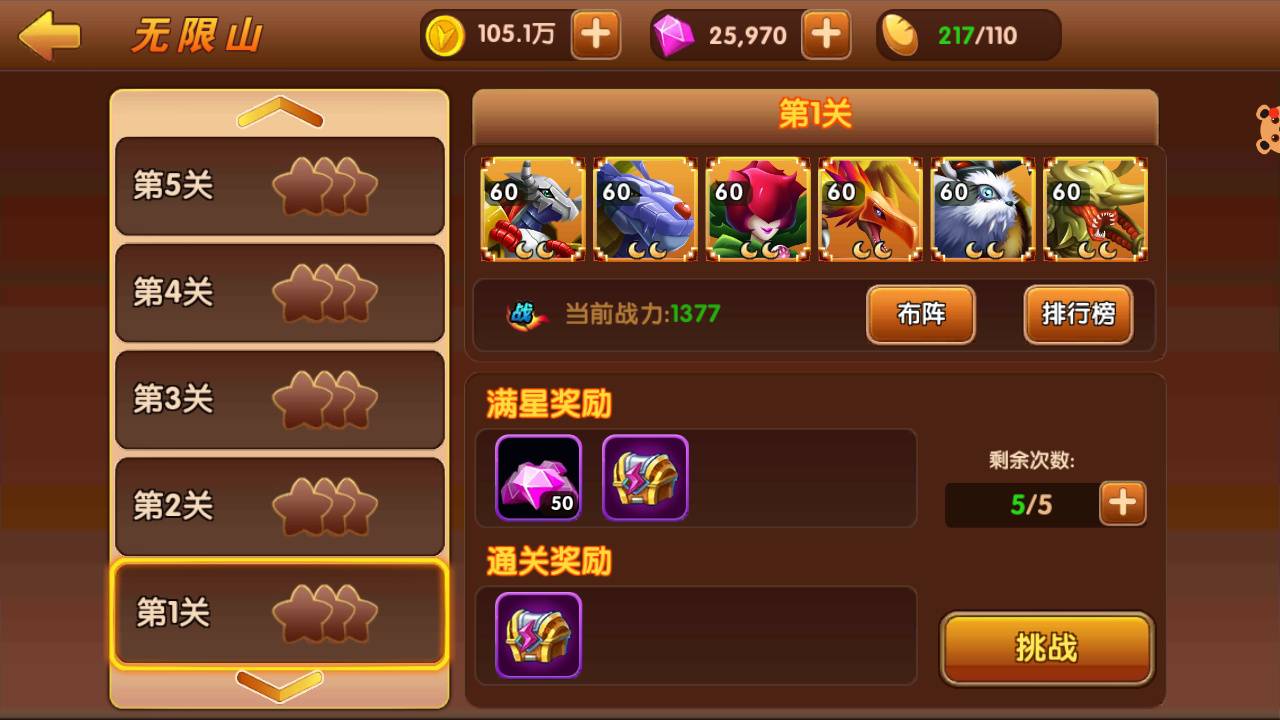1280x720 pixels.
Task: Open the 排行榜 leaderboard
Action: (x=1078, y=315)
